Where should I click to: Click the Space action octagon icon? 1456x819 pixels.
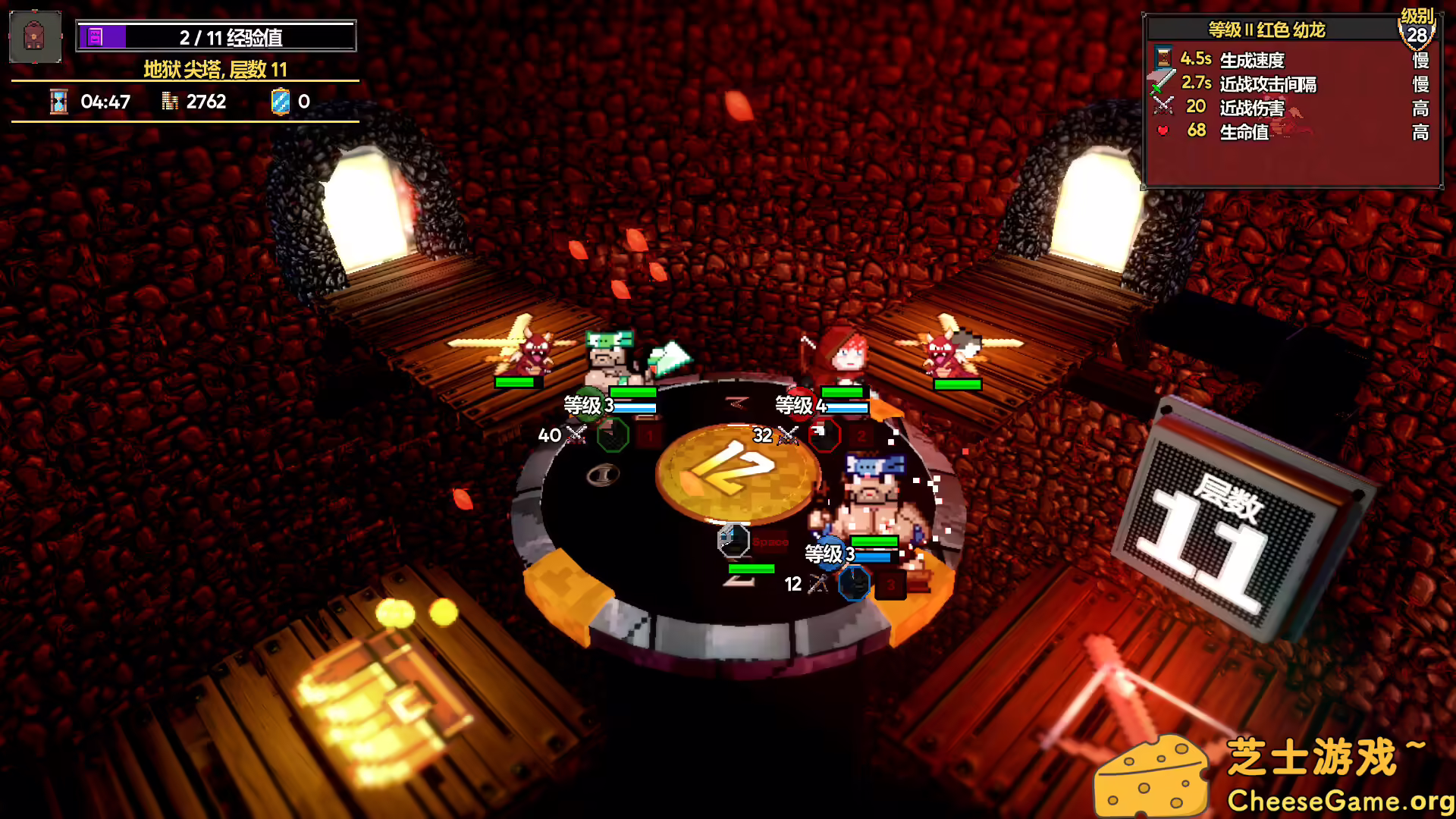(x=733, y=540)
